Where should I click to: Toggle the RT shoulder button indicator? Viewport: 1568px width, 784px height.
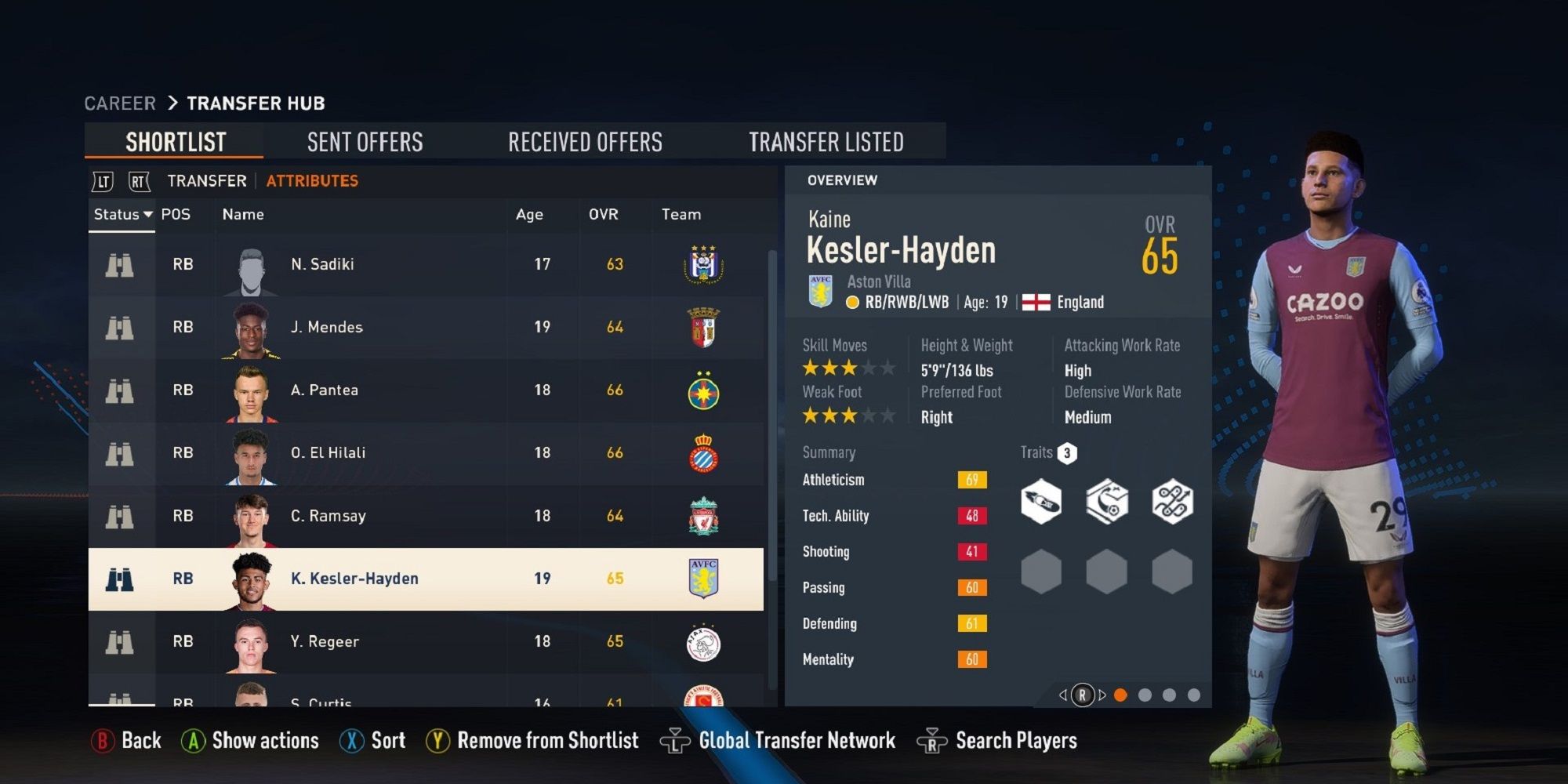133,180
